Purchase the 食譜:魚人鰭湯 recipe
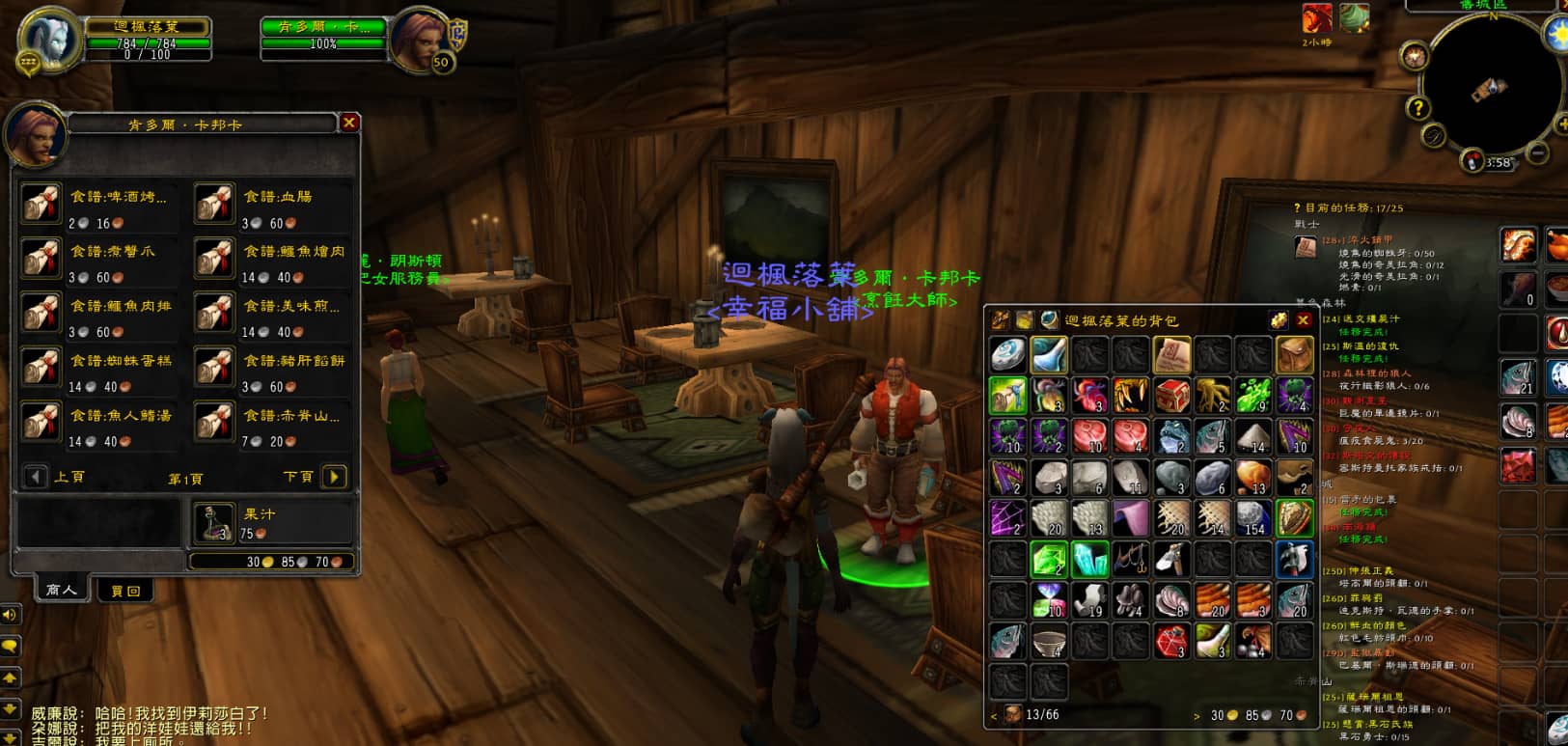The image size is (1568, 746). [41, 424]
